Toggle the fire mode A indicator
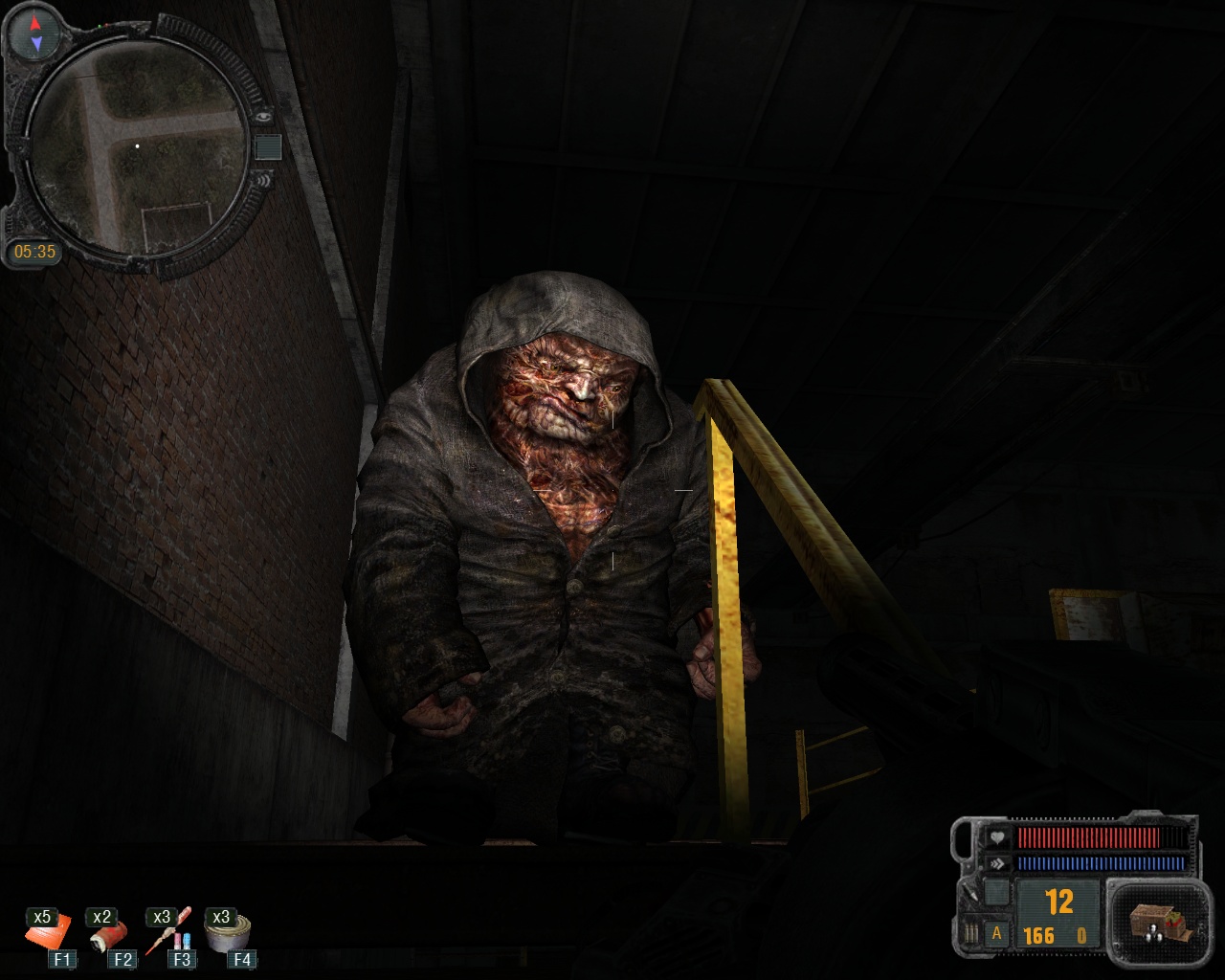The image size is (1225, 980). click(x=997, y=933)
